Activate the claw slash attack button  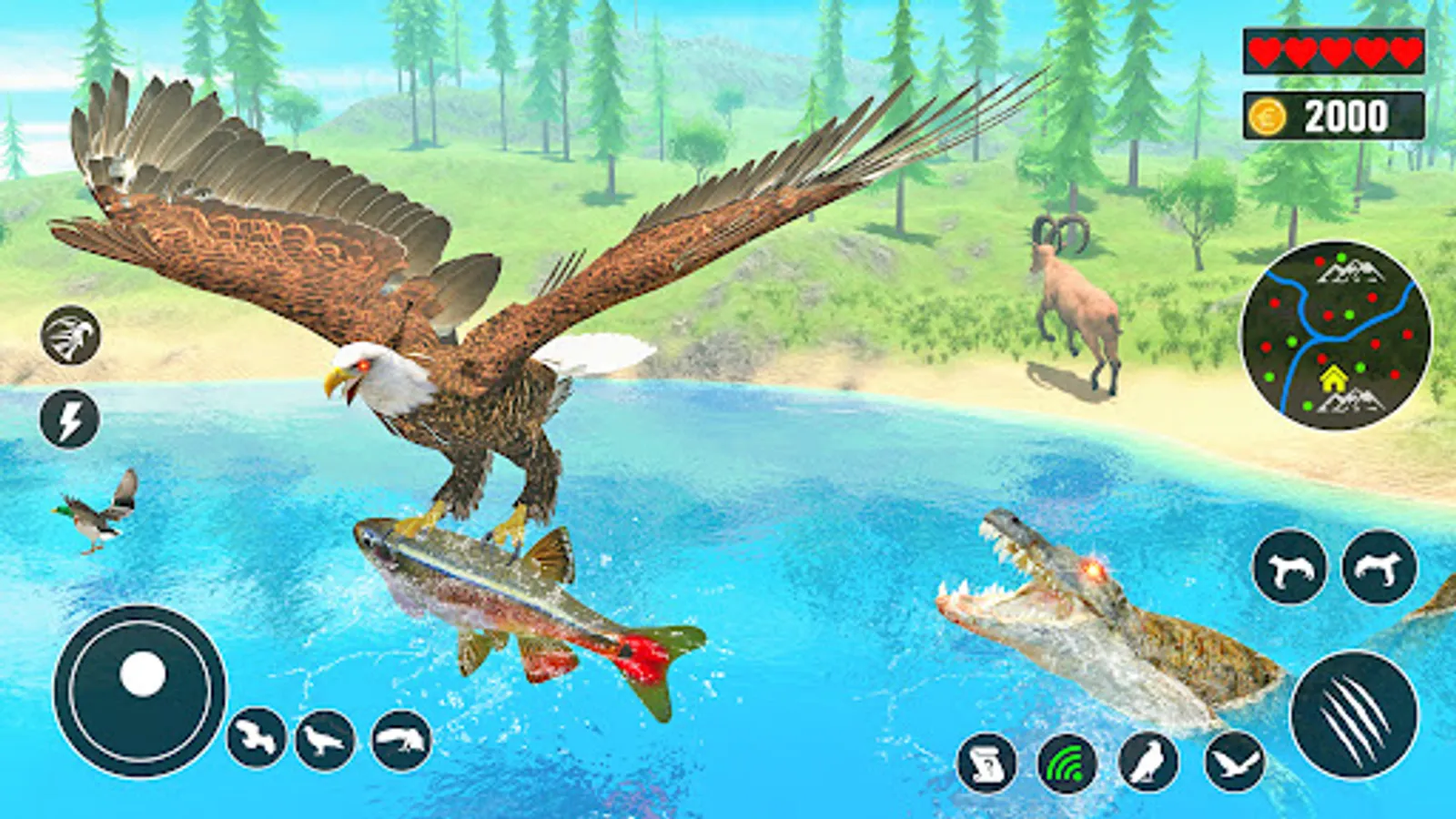pos(1354,714)
